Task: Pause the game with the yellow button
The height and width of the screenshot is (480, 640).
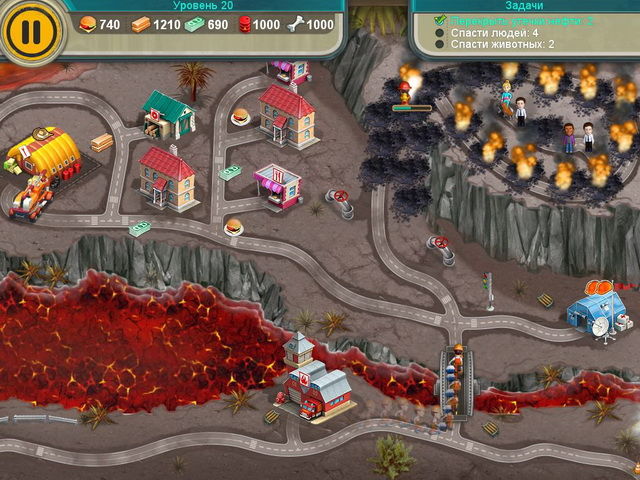Action: pos(32,30)
